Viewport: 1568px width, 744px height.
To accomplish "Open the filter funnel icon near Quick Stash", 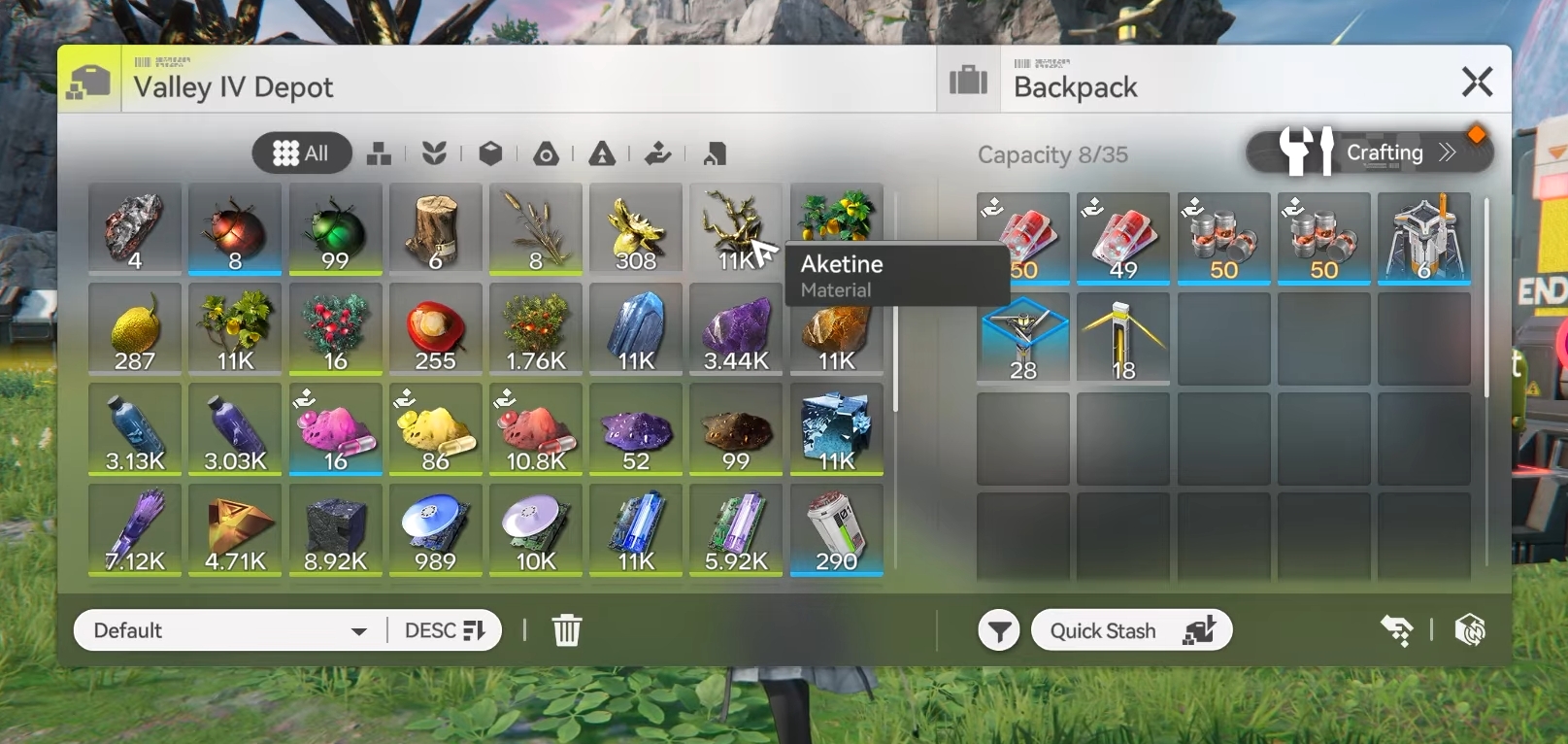I will point(997,629).
